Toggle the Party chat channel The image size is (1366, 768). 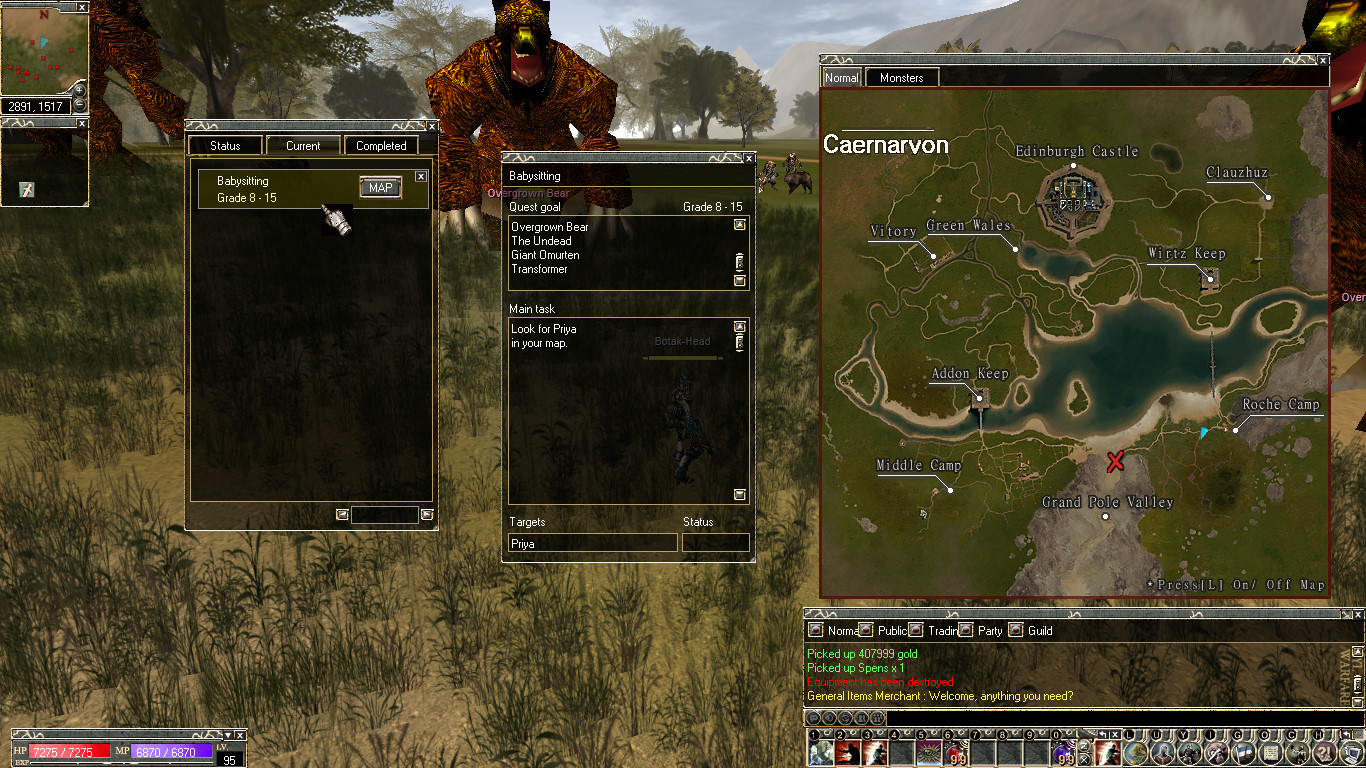point(966,630)
